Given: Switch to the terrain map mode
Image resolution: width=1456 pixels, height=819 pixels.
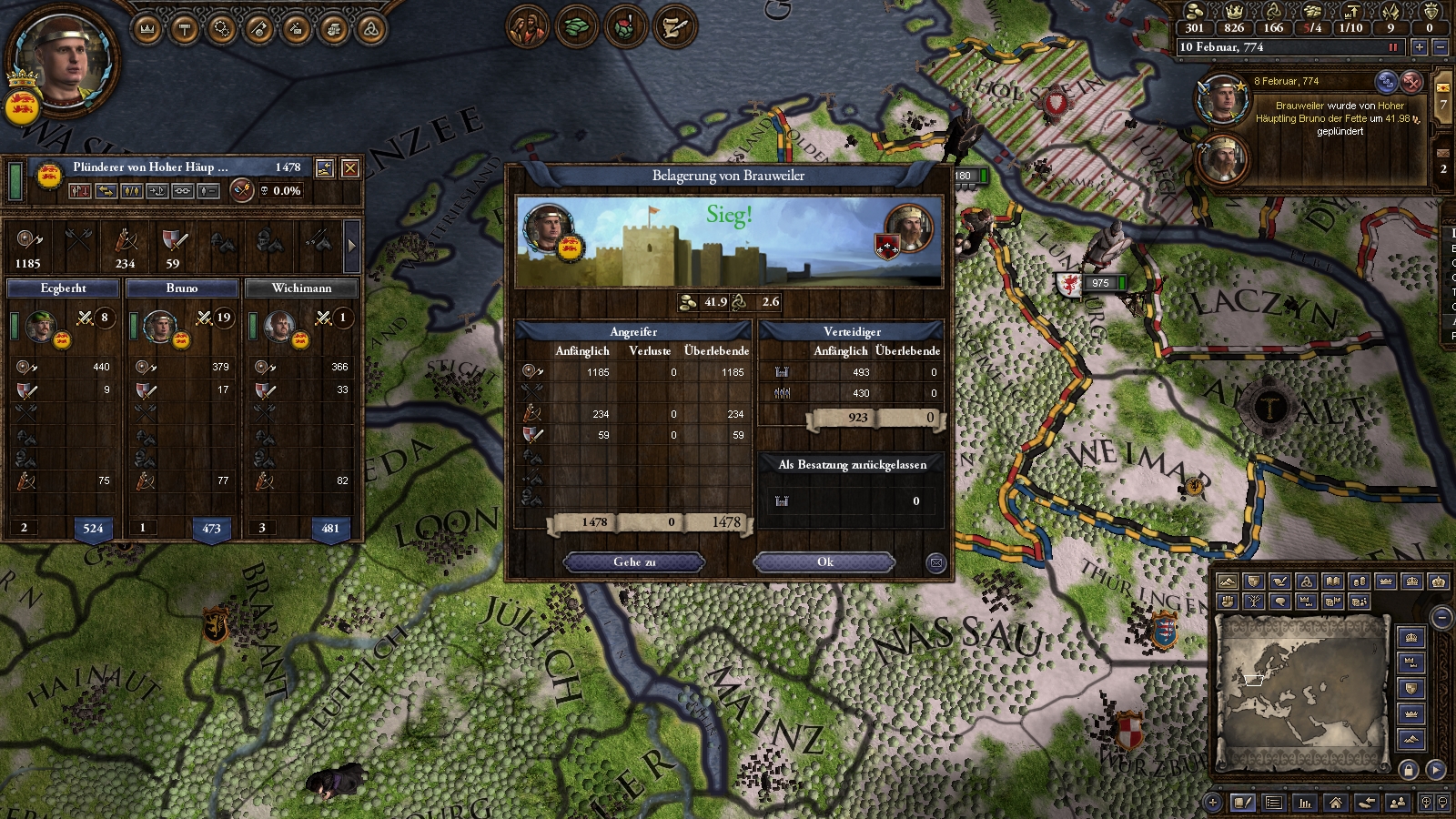Looking at the screenshot, I should [1227, 581].
